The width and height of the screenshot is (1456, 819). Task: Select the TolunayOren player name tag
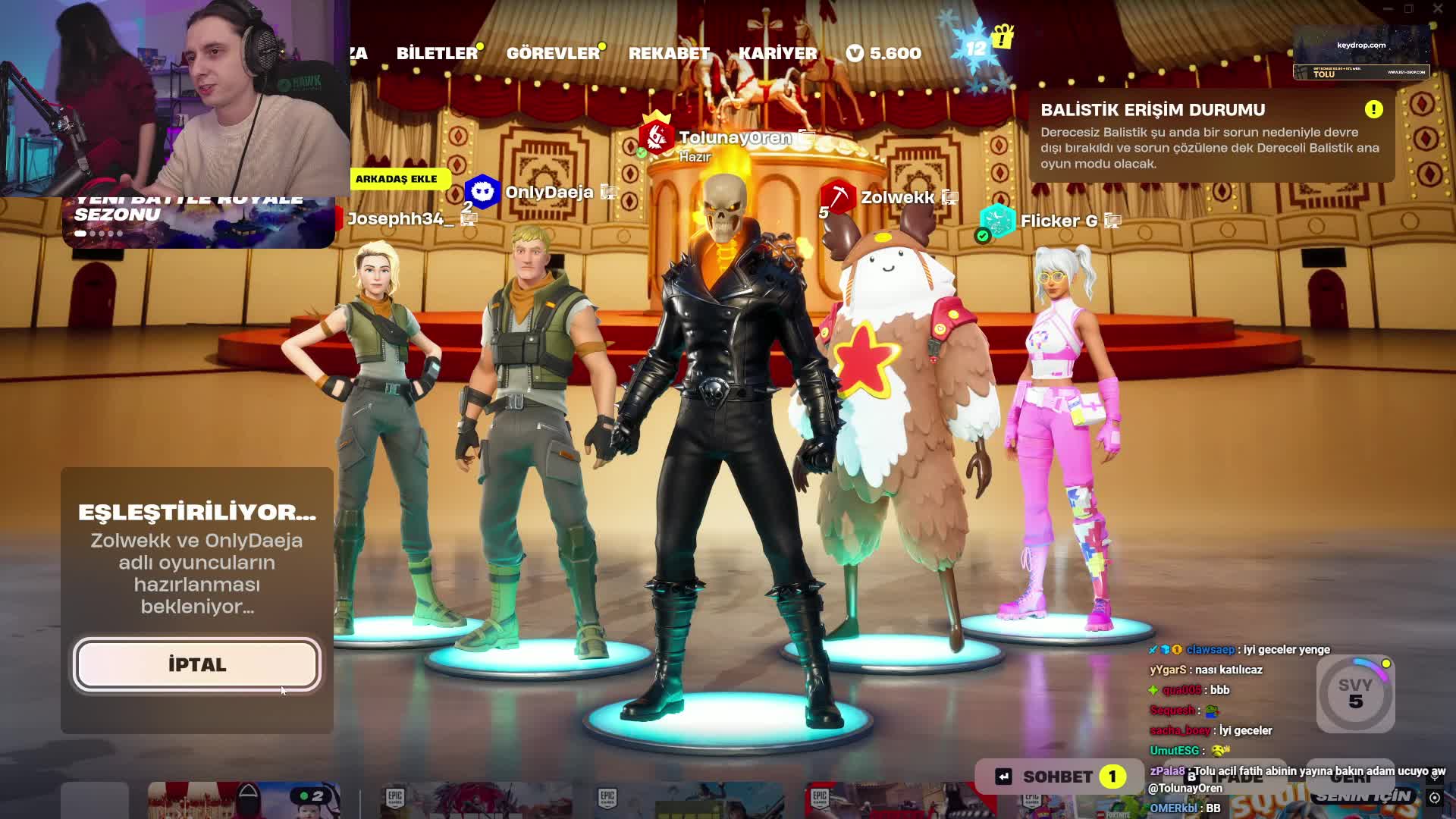click(x=734, y=138)
